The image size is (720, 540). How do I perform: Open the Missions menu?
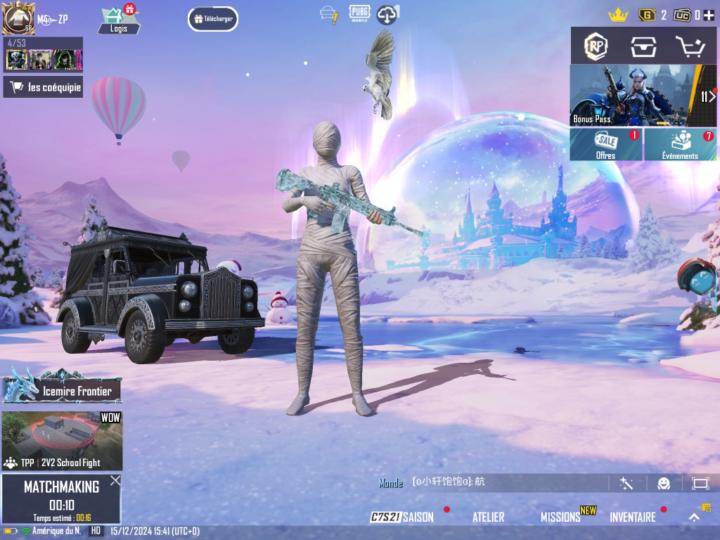[x=561, y=517]
